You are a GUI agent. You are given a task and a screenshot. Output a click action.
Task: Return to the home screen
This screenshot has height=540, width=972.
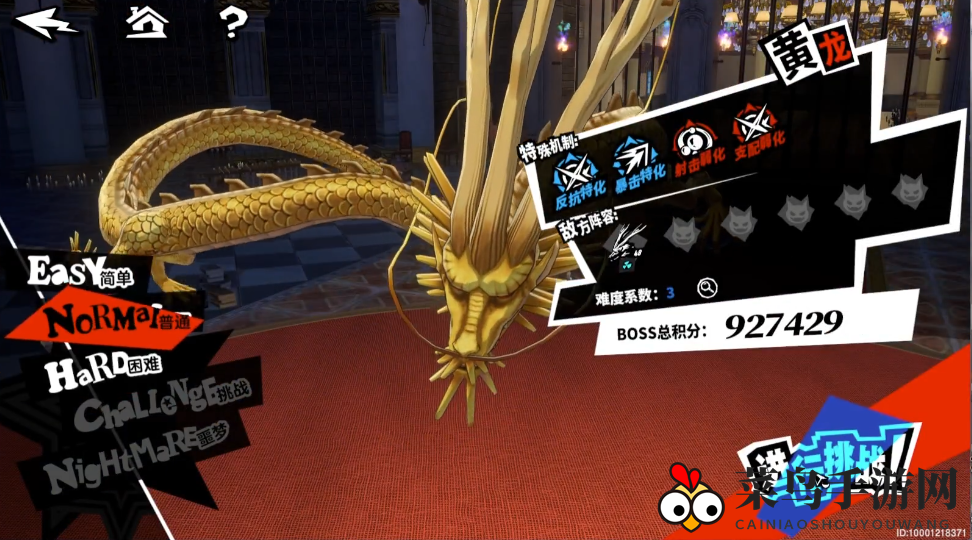[x=146, y=21]
